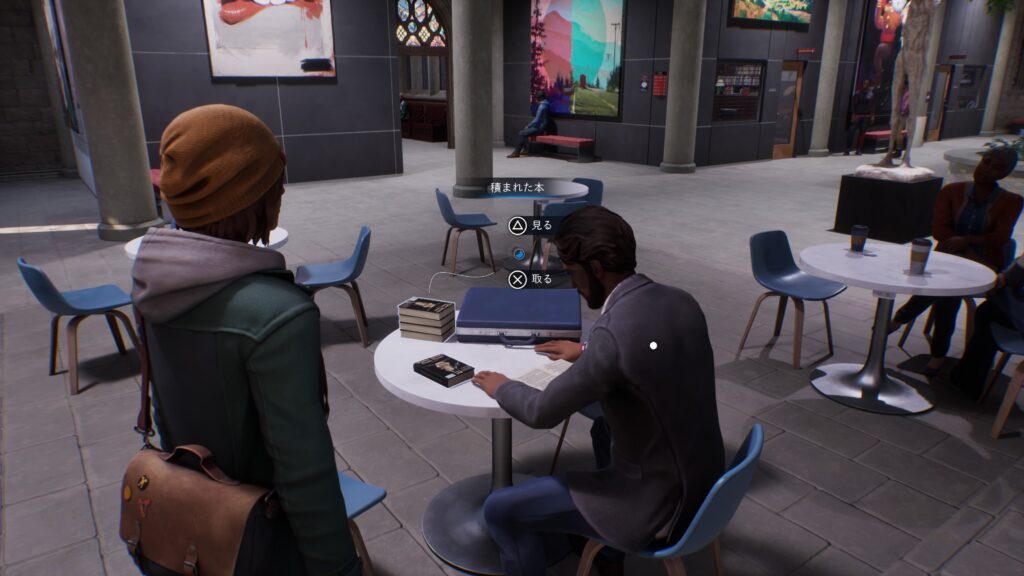The height and width of the screenshot is (576, 1024).
Task: Select the 取る (take) interaction option
Action: [x=530, y=280]
